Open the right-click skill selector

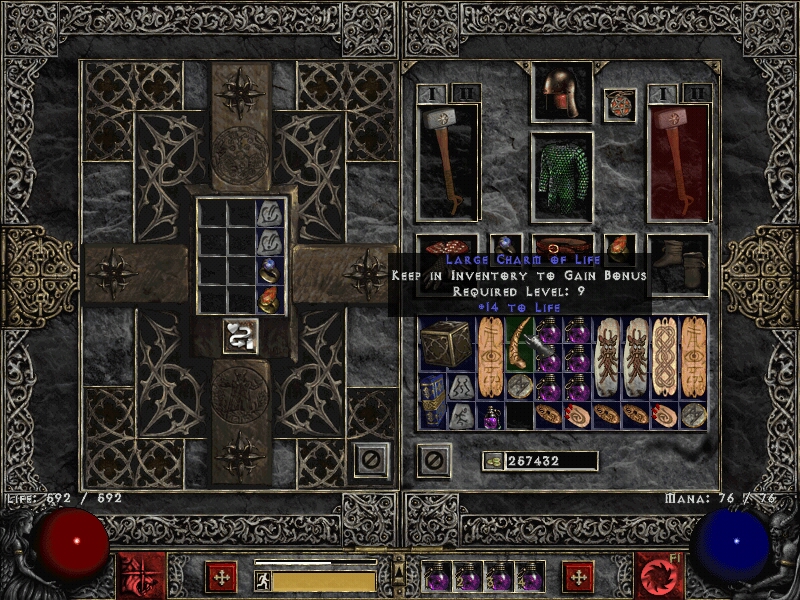[x=658, y=576]
